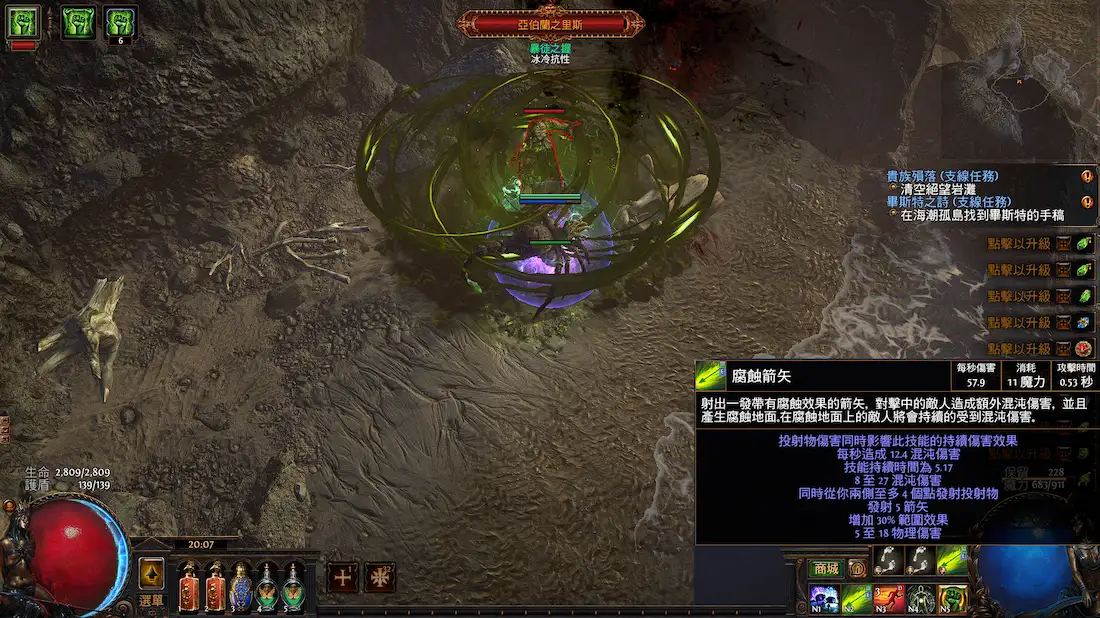Select the 貴族殞落 side quest entry

(x=942, y=176)
